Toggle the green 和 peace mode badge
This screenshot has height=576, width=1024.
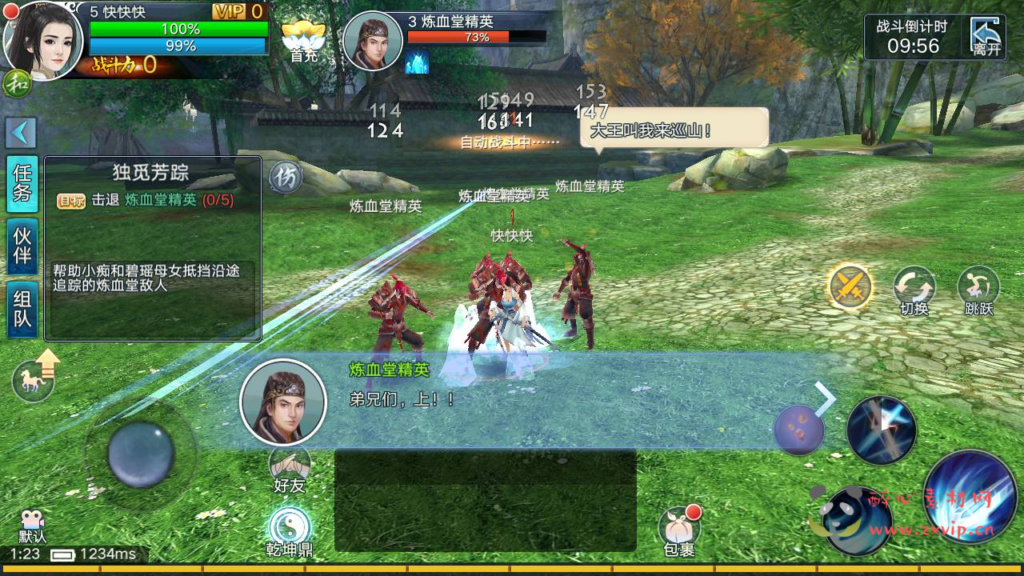tap(16, 83)
